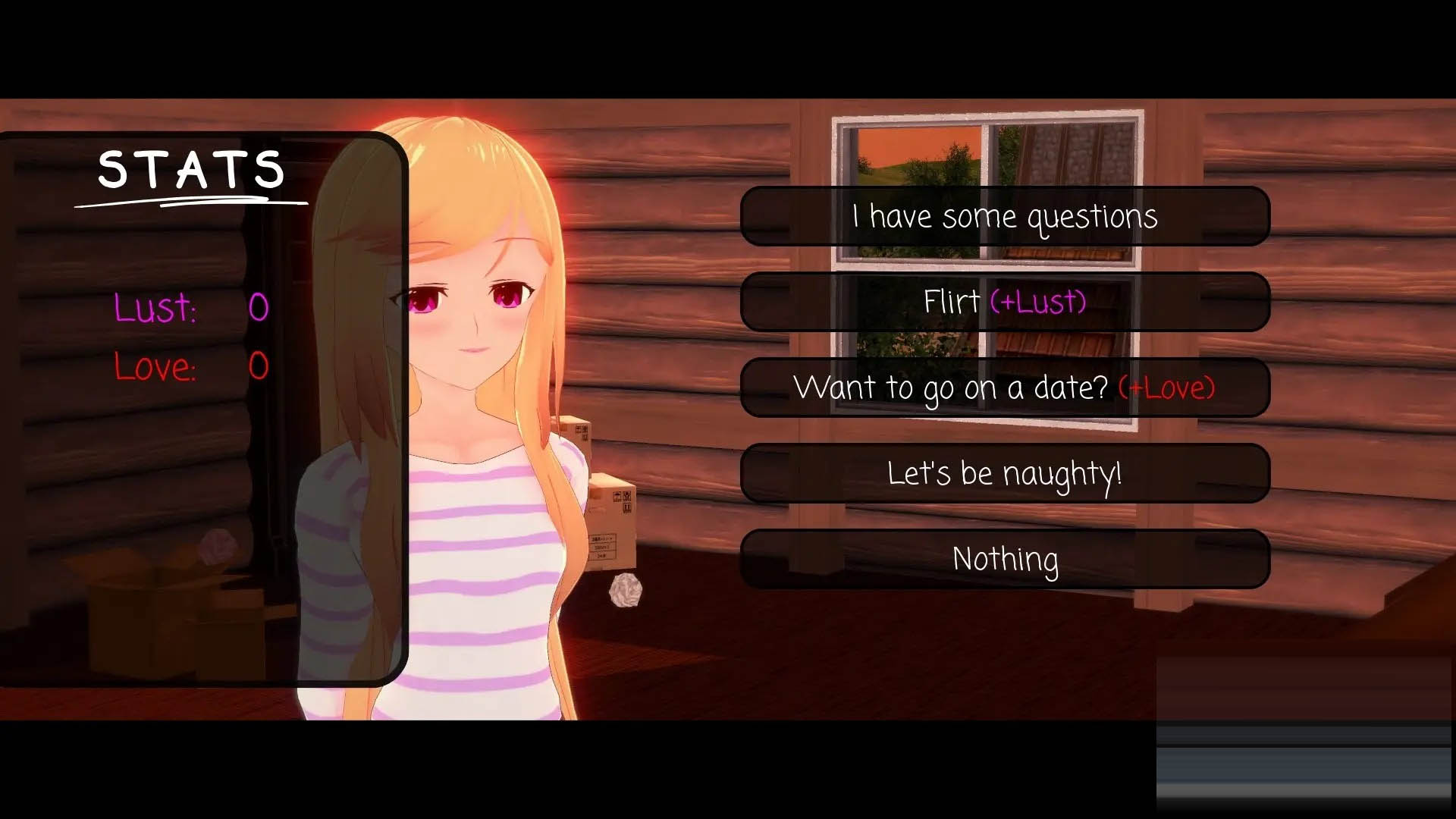Choose the "Flirt (+Lust)" dialogue option
The width and height of the screenshot is (1456, 819).
pyautogui.click(x=1006, y=302)
